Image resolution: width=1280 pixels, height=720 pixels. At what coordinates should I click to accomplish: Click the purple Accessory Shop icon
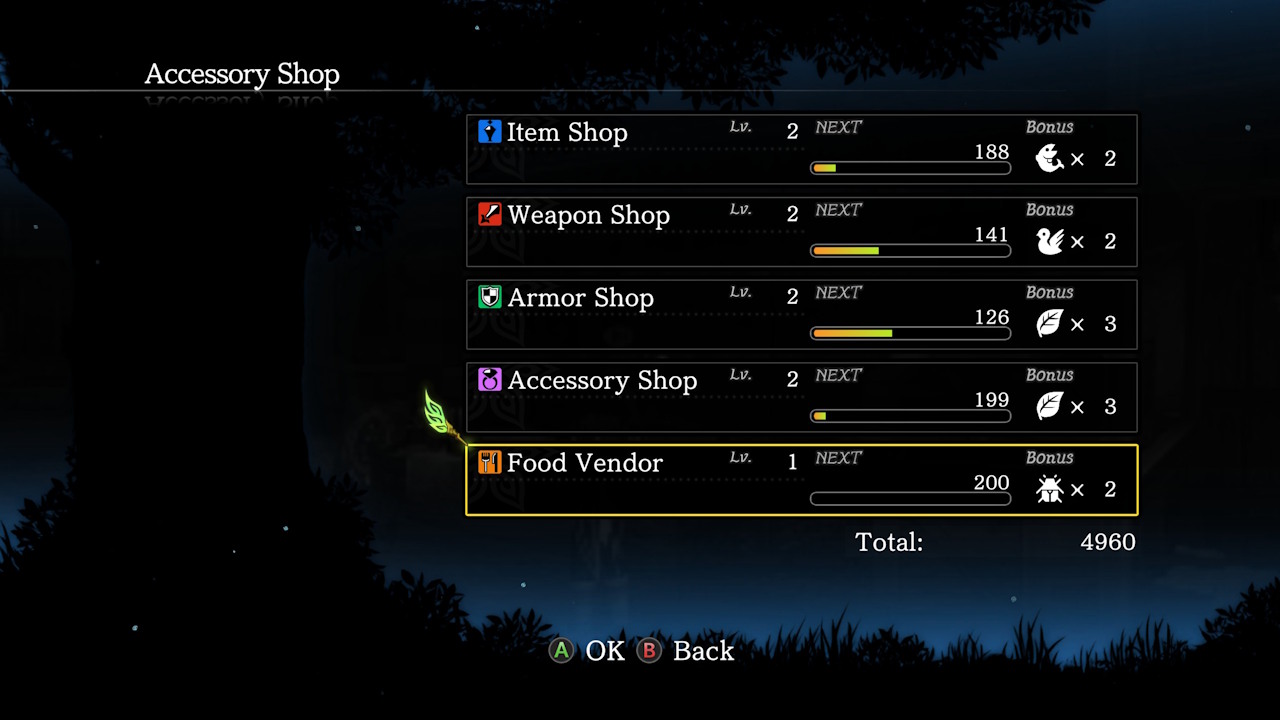coord(489,380)
